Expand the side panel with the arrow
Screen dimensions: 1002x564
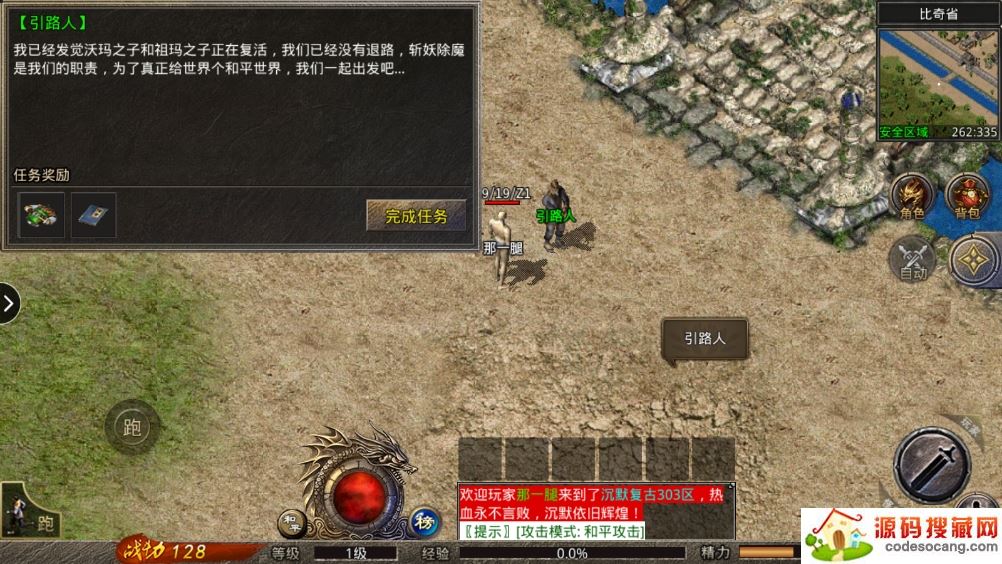[9, 304]
